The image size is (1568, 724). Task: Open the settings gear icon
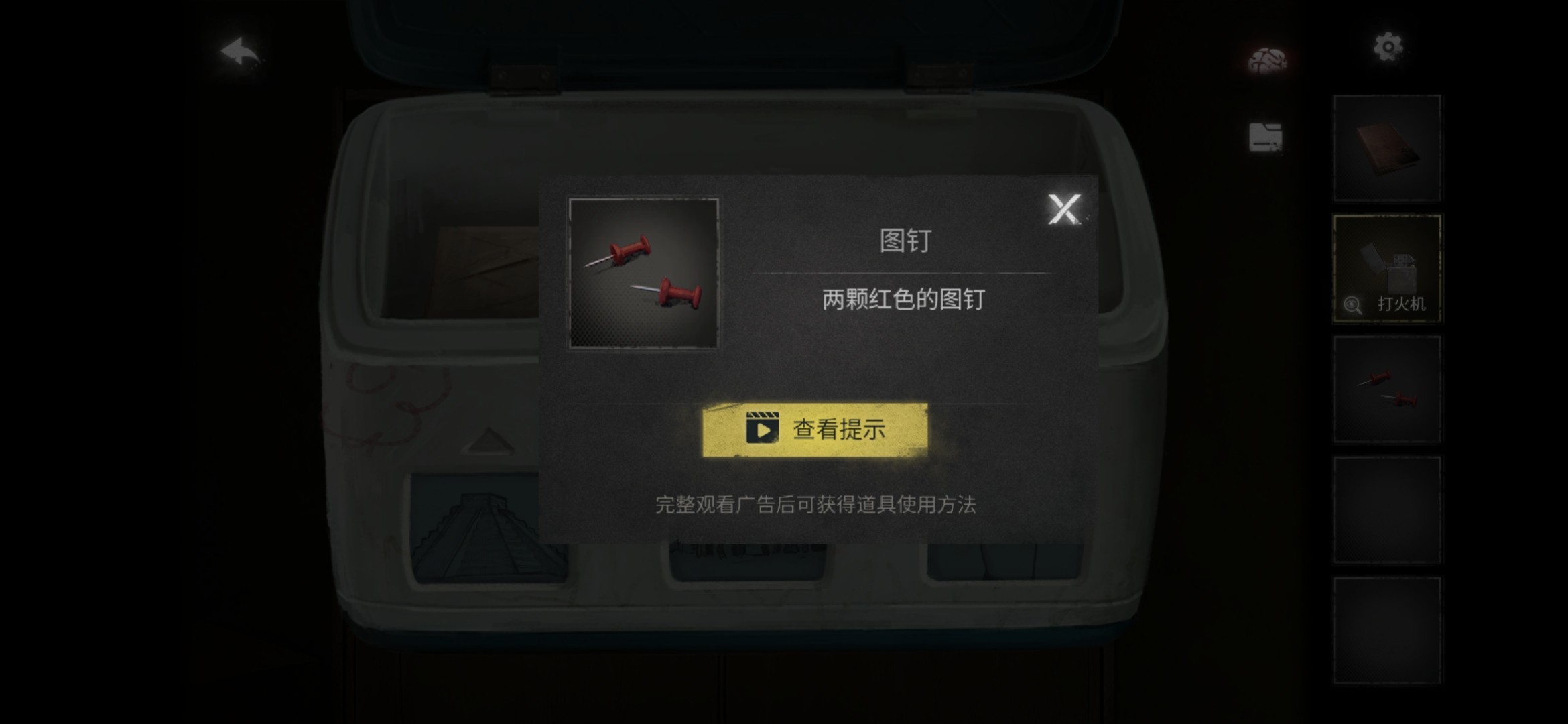pyautogui.click(x=1388, y=47)
